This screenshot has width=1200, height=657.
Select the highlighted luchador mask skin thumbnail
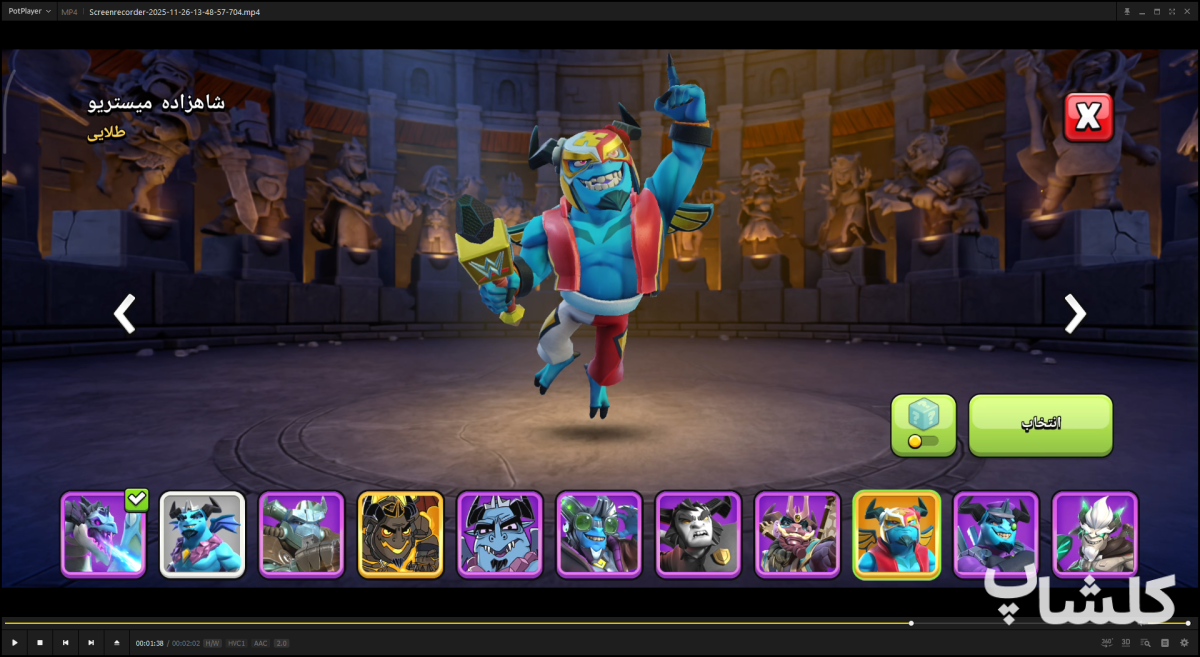[896, 534]
